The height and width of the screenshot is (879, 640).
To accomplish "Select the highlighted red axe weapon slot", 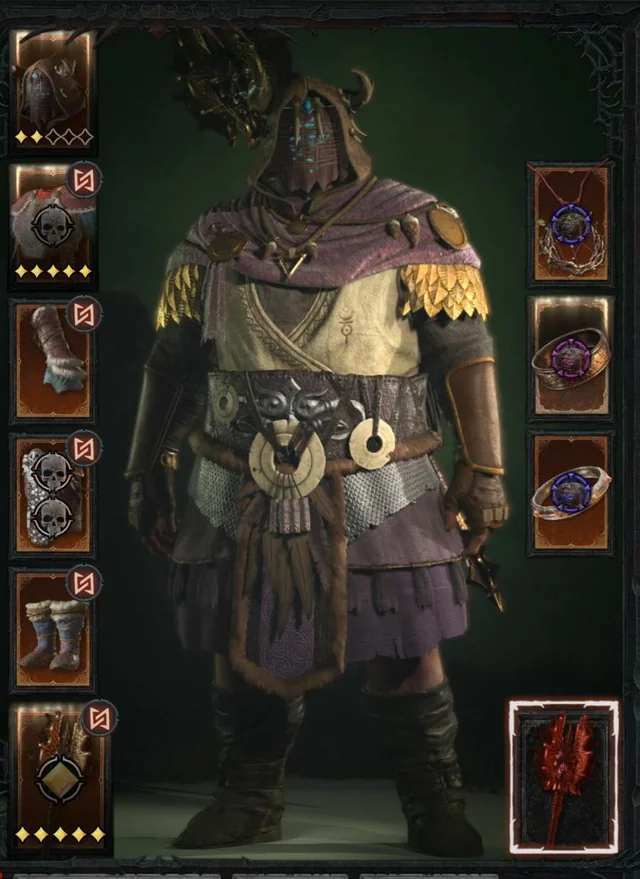I will coord(564,777).
